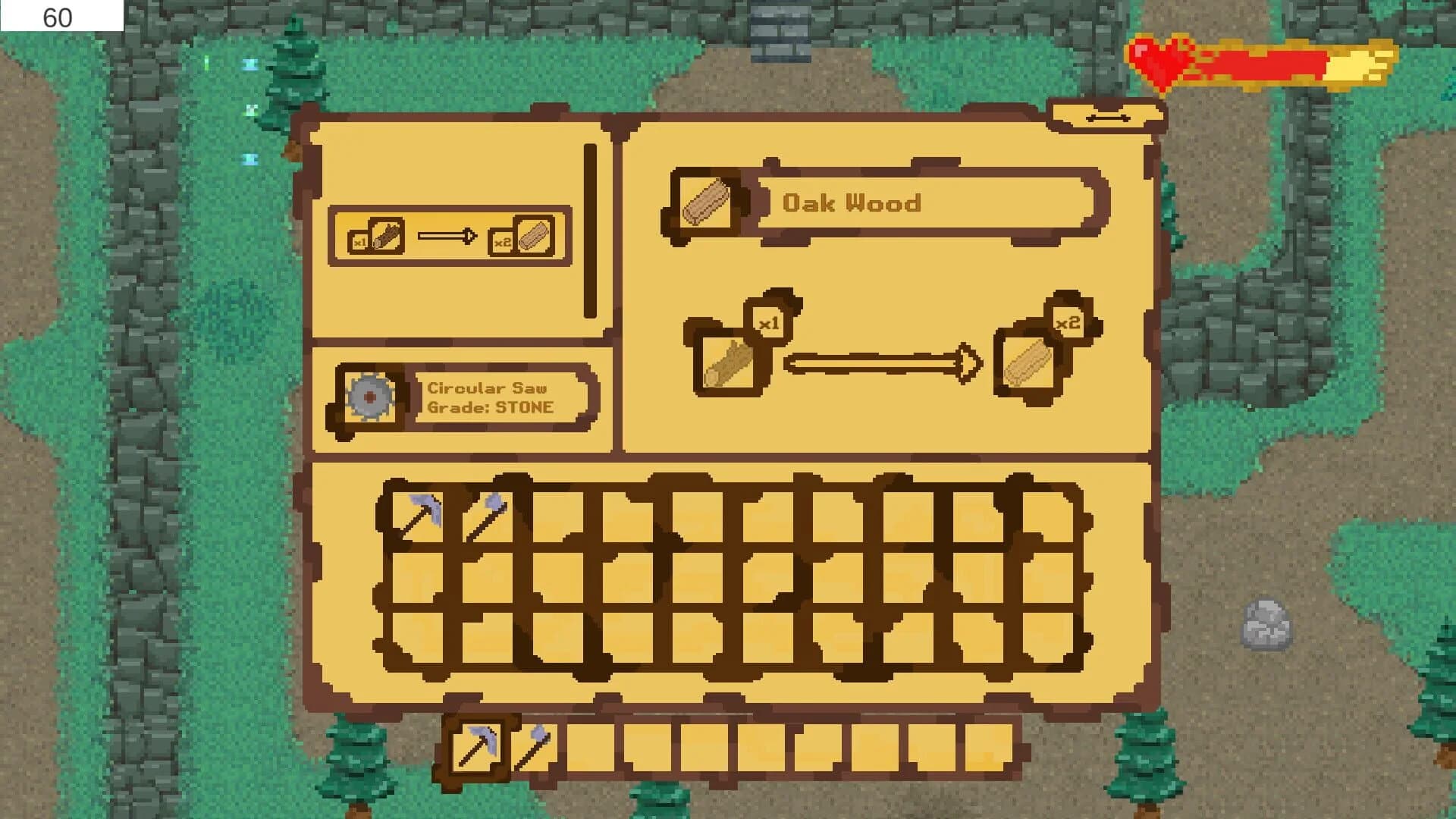Click the arrow button above the crafting panel
Image resolution: width=1456 pixels, height=819 pixels.
point(1109,118)
